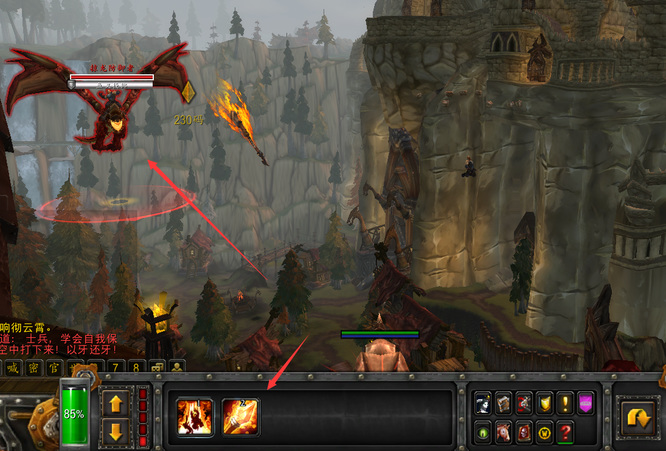
Task: Activate the first flaming figure ability
Action: click(x=194, y=416)
